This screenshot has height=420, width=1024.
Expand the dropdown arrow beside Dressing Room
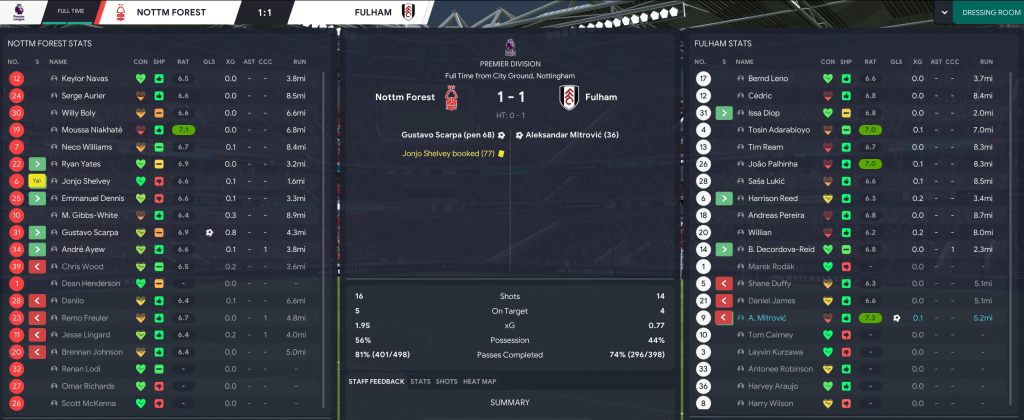point(944,12)
